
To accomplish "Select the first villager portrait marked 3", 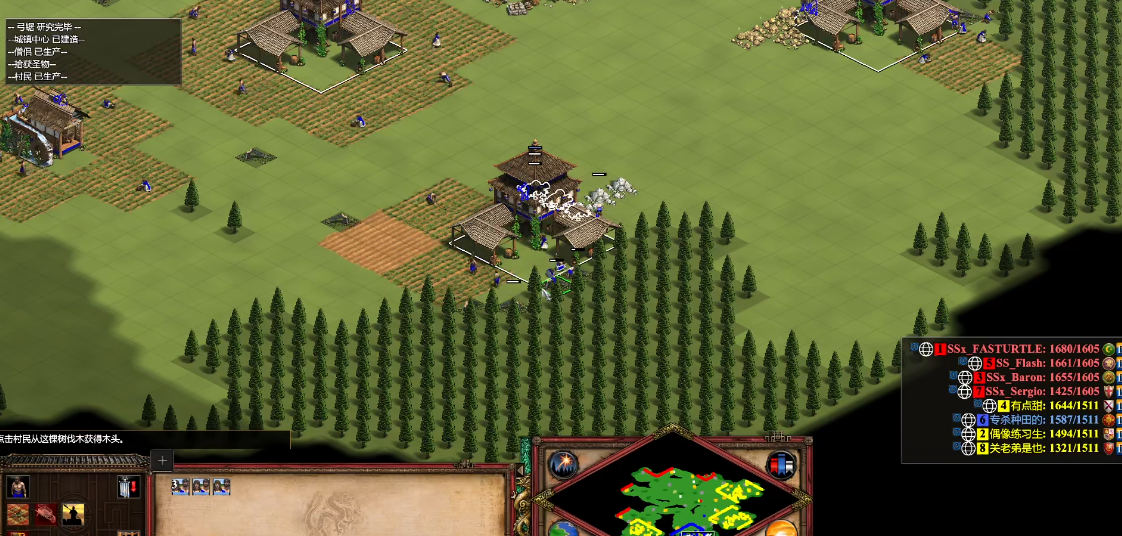I will (180, 487).
